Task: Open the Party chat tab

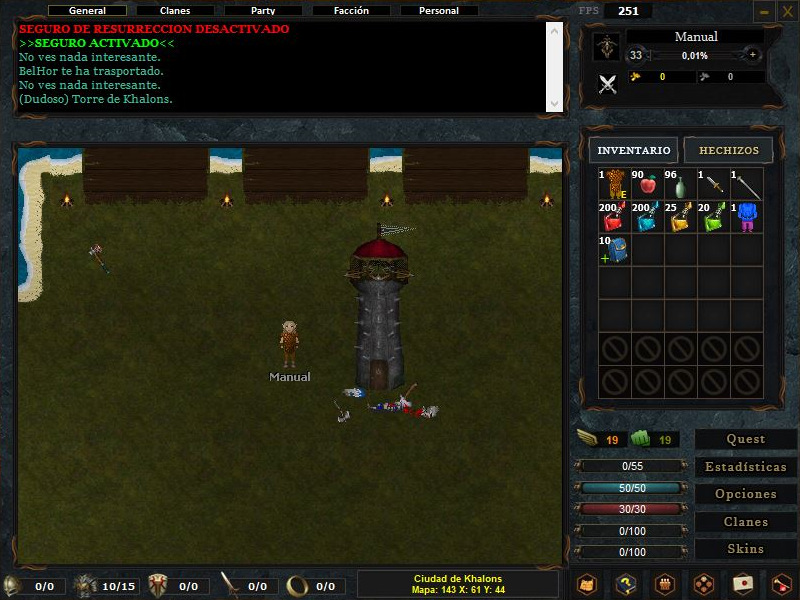Action: 263,11
